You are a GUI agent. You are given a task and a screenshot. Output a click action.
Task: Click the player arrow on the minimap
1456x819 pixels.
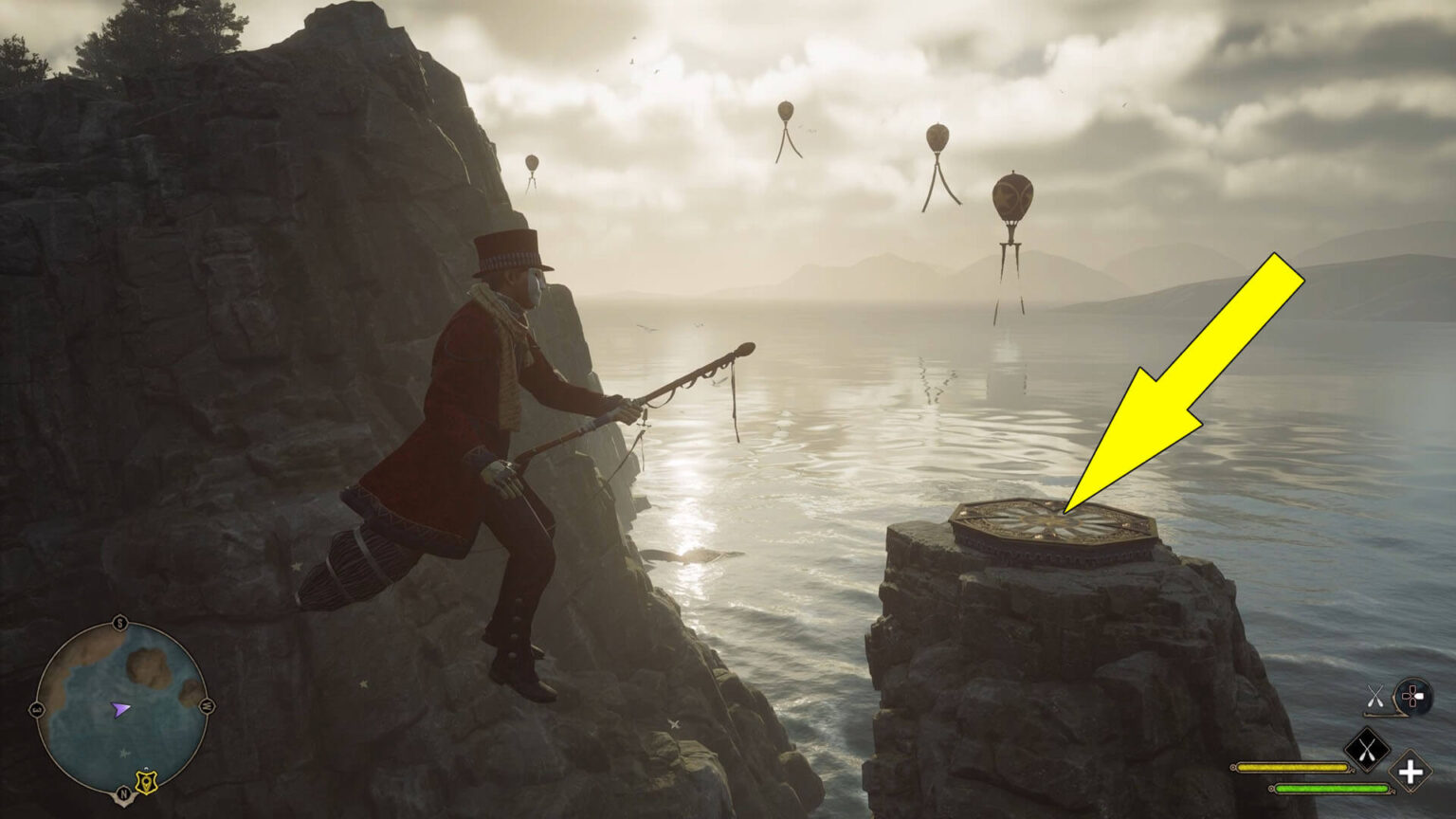coord(121,710)
